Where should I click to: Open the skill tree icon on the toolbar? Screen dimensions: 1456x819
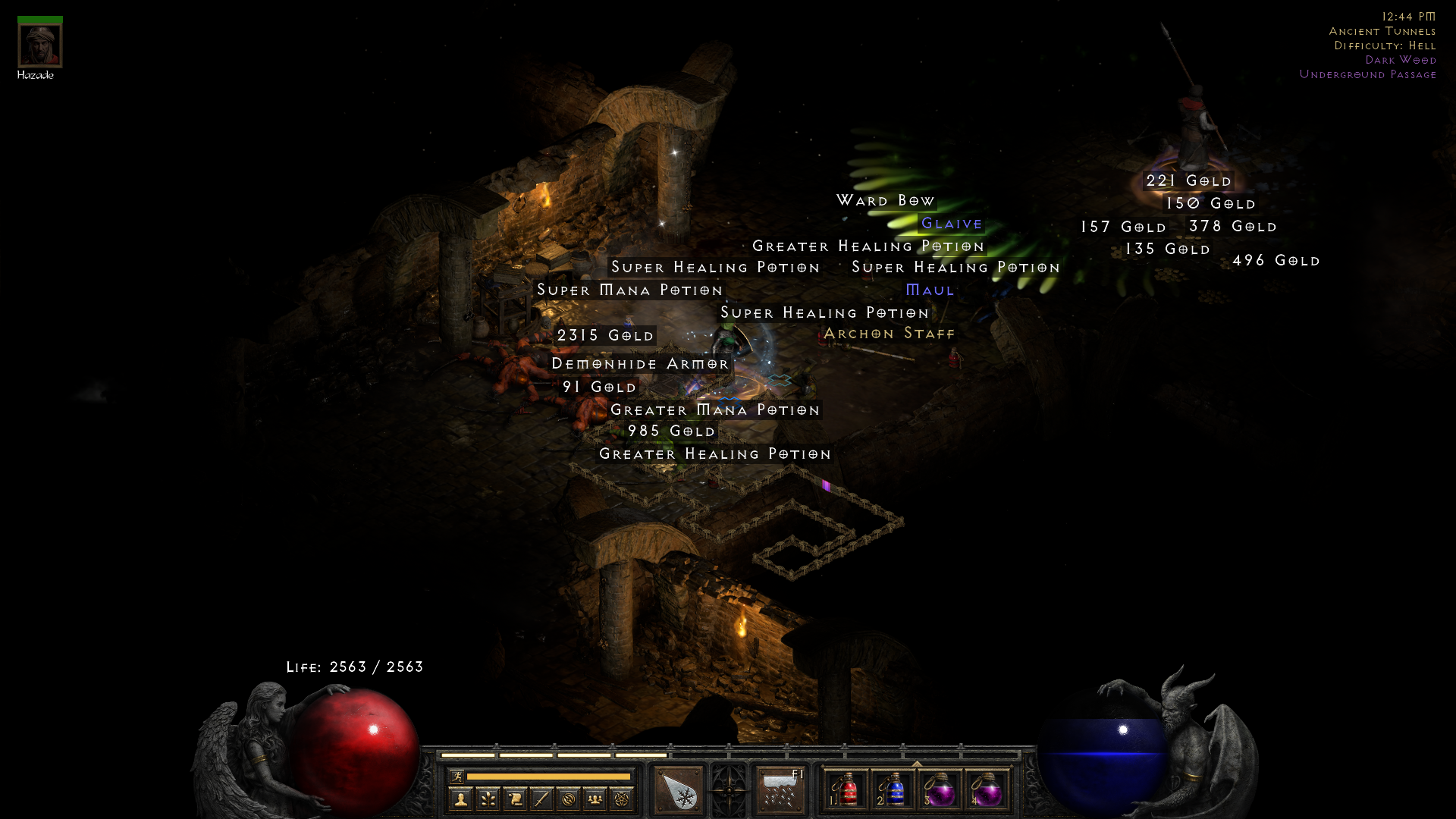pos(489,797)
